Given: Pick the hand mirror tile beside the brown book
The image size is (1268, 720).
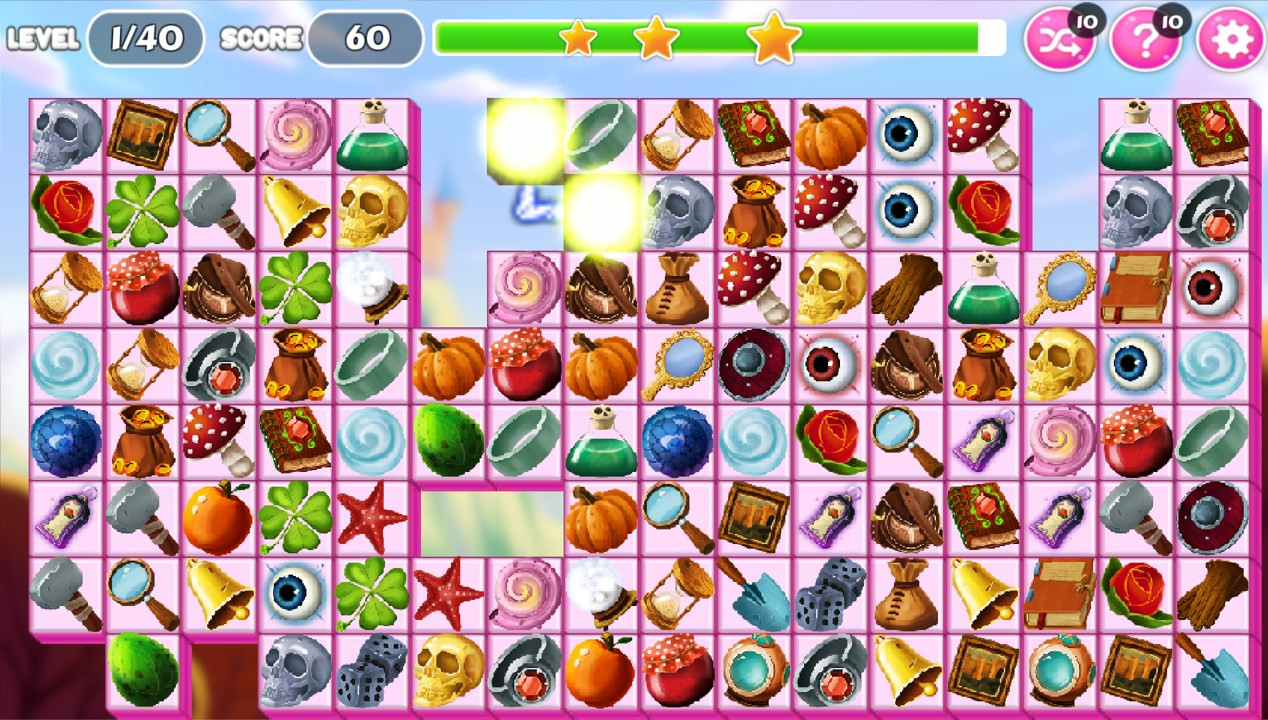Looking at the screenshot, I should (x=1060, y=289).
